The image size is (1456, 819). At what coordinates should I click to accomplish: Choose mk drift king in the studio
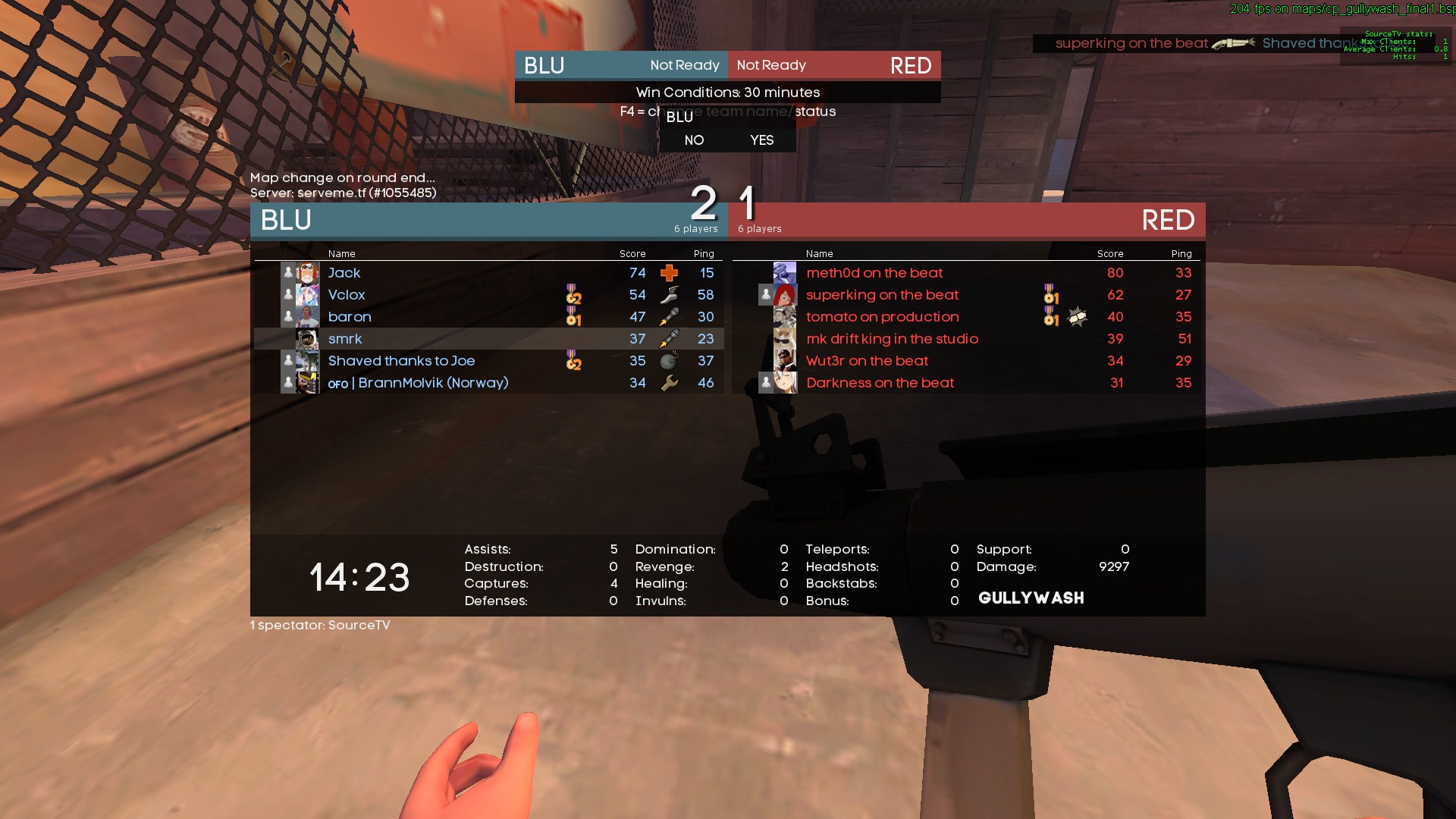tap(892, 339)
